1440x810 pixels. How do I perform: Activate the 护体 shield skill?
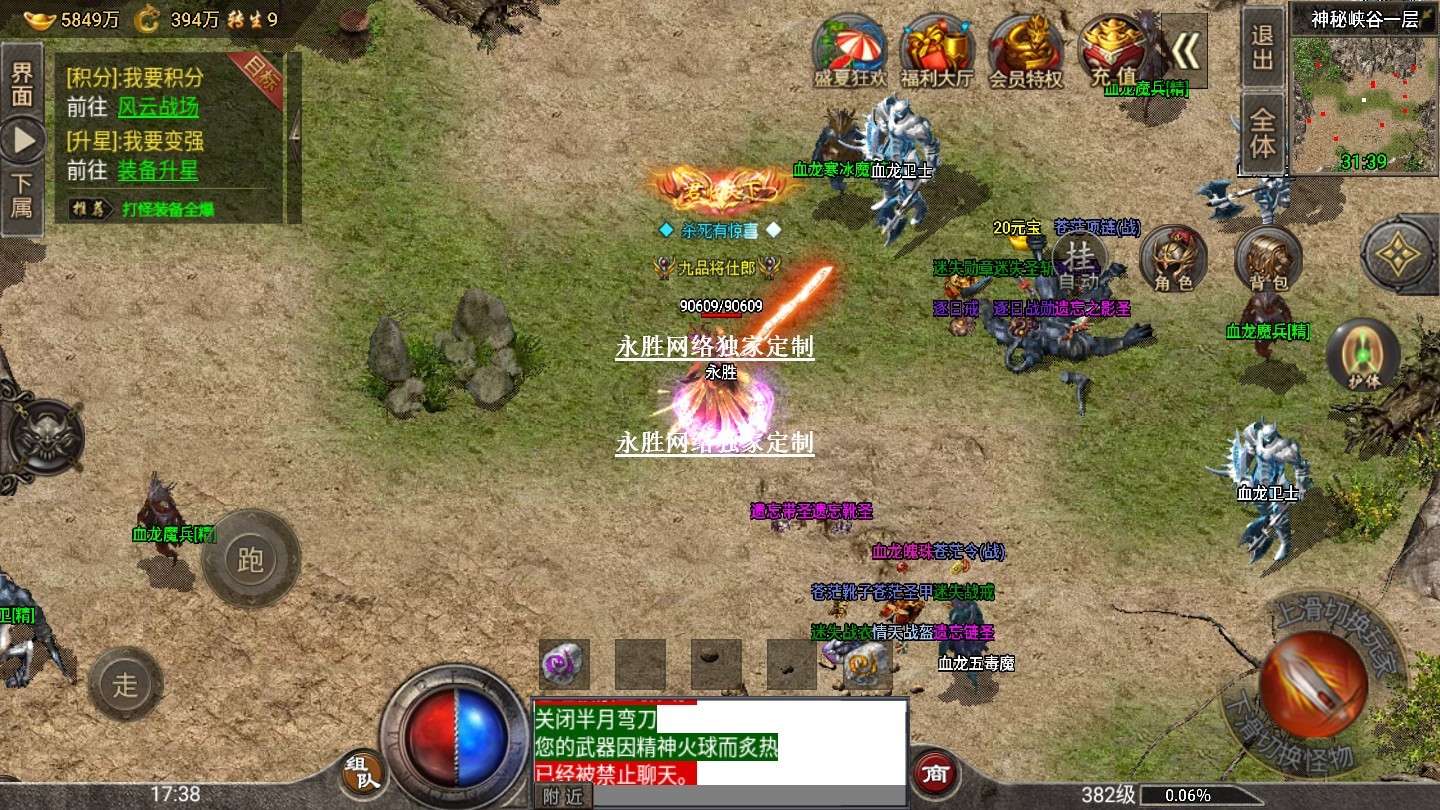pos(1362,355)
